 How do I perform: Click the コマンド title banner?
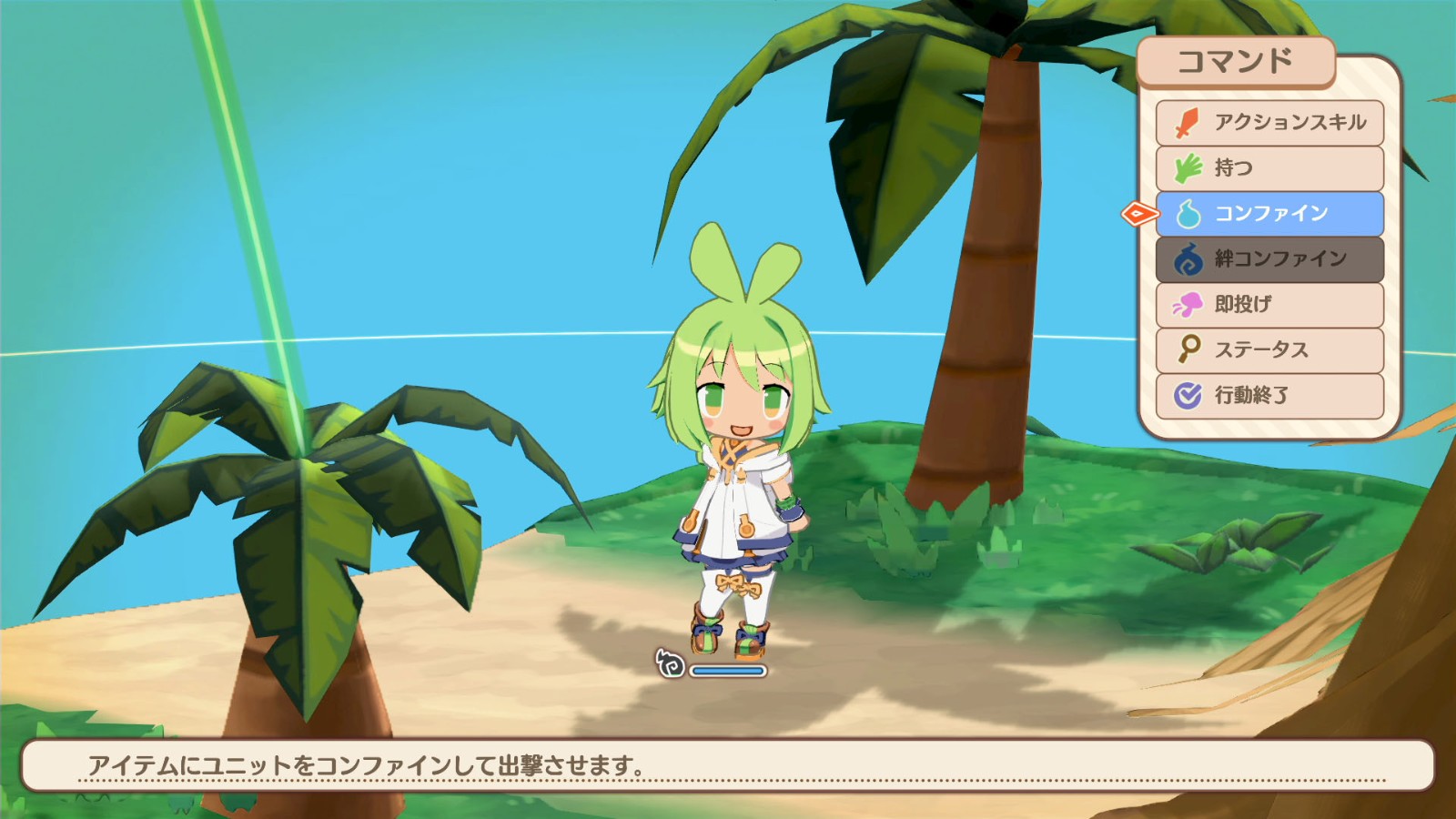tap(1239, 62)
